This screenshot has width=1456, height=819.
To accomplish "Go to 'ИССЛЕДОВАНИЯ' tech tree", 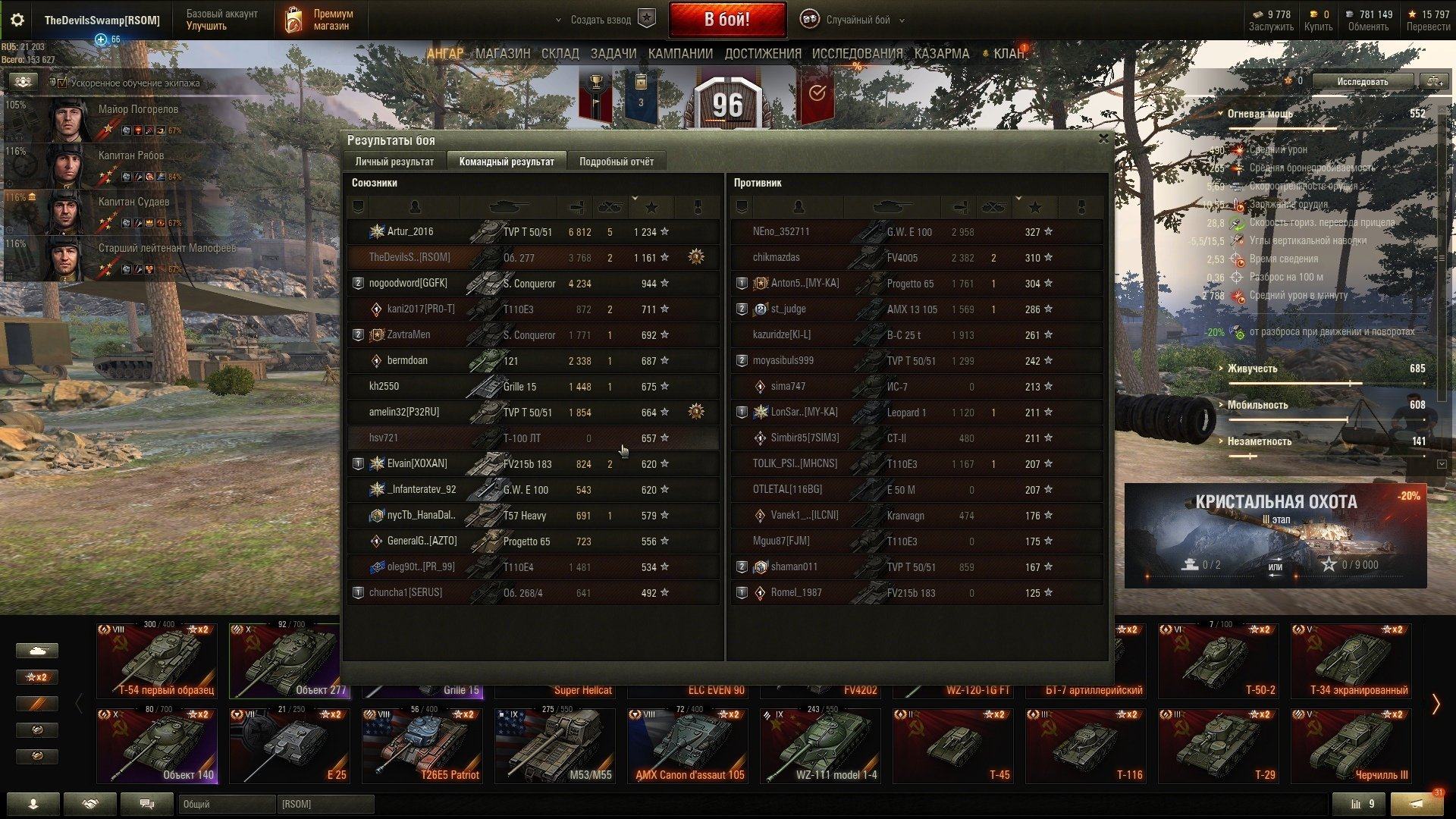I will [857, 54].
